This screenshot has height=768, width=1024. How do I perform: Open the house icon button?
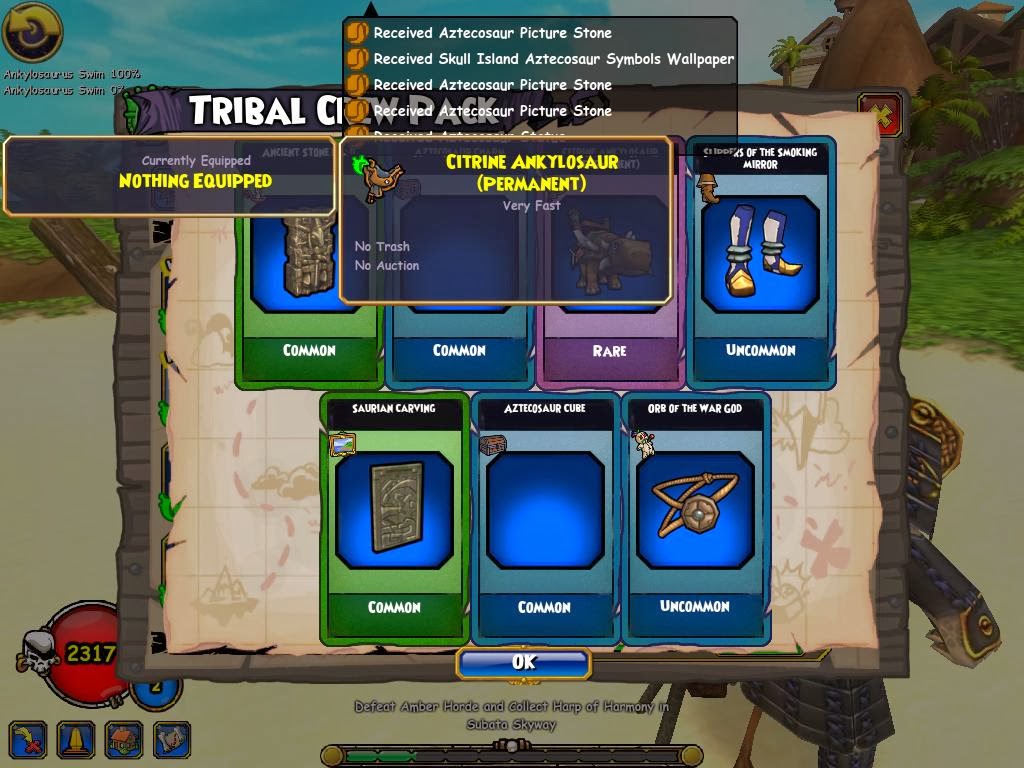pyautogui.click(x=124, y=739)
